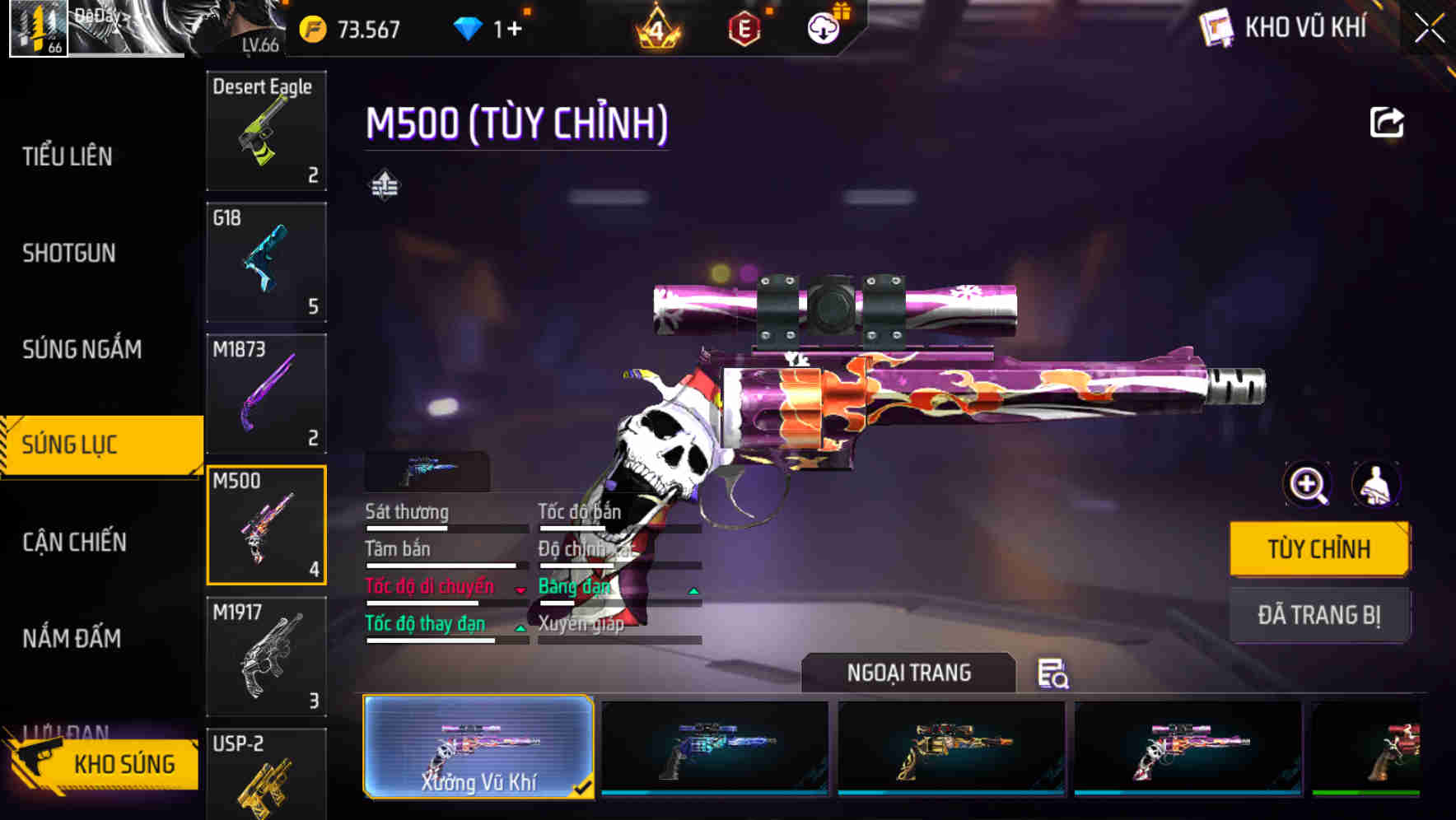Share the M500 via the export icon
This screenshot has width=1456, height=820.
coord(1388,122)
